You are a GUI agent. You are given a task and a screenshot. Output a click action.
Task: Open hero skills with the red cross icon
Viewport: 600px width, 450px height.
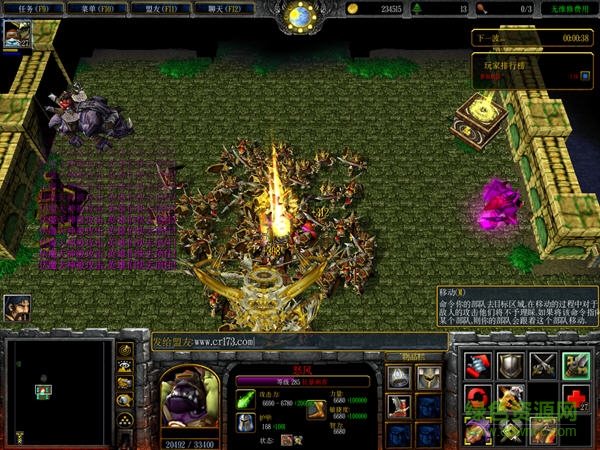575,399
